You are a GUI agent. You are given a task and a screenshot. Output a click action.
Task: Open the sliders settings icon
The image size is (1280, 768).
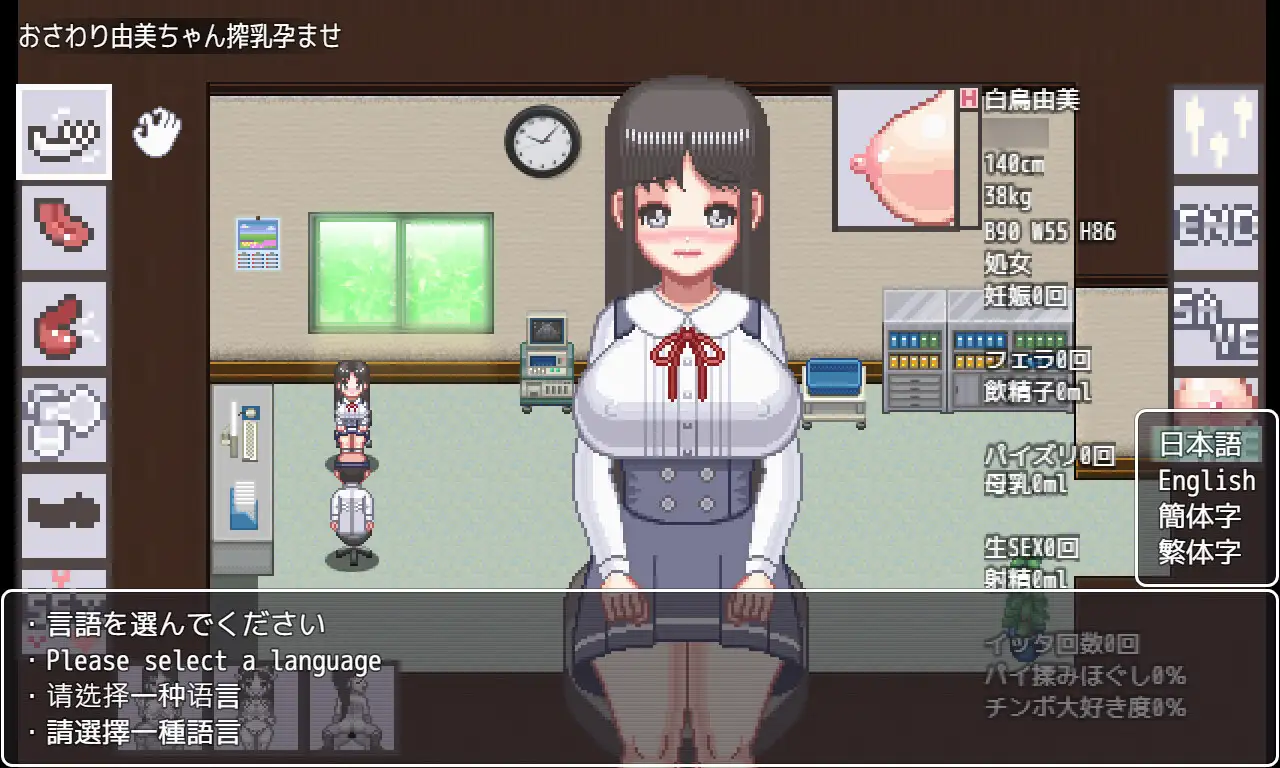(1215, 128)
